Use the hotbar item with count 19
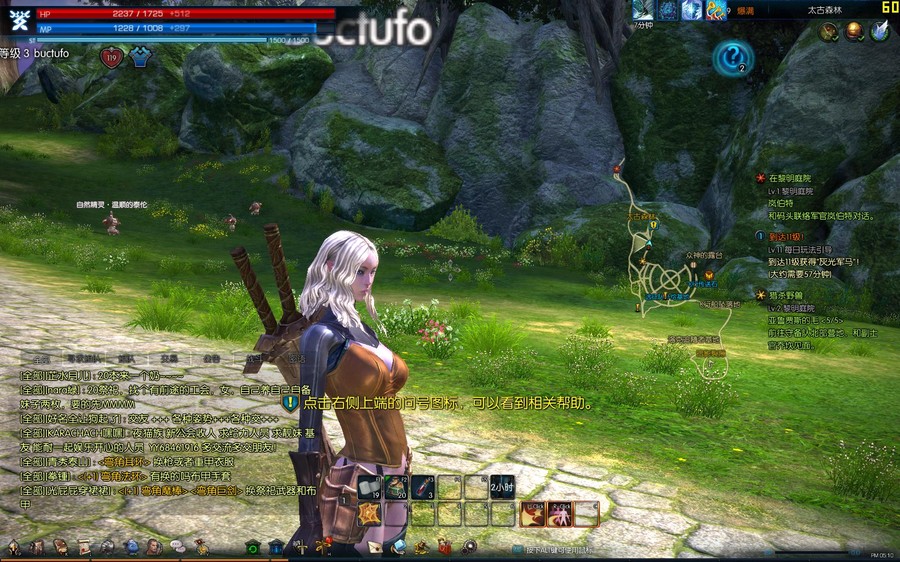Image resolution: width=900 pixels, height=562 pixels. (370, 487)
